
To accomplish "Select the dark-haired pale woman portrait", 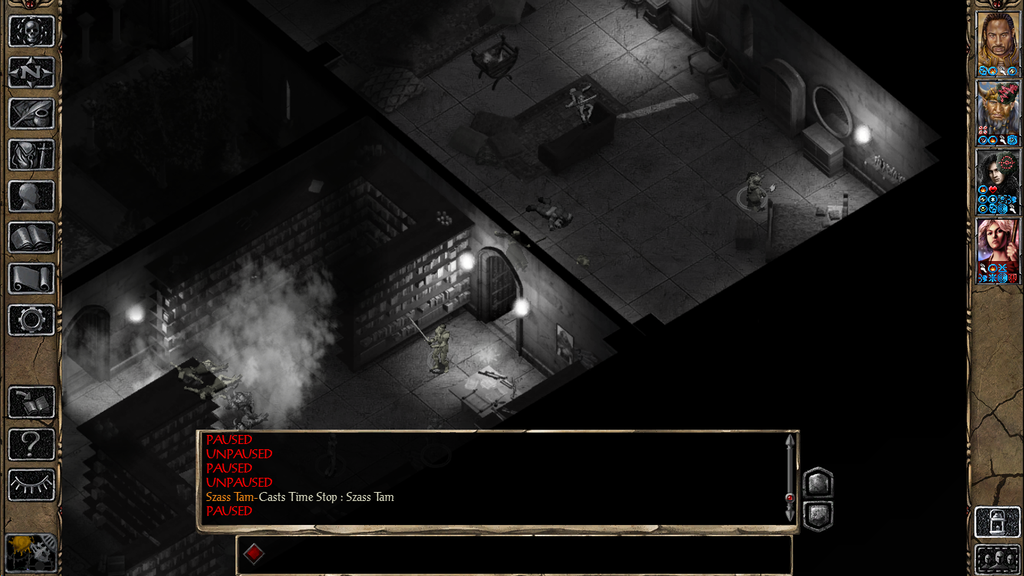I will click(x=997, y=178).
